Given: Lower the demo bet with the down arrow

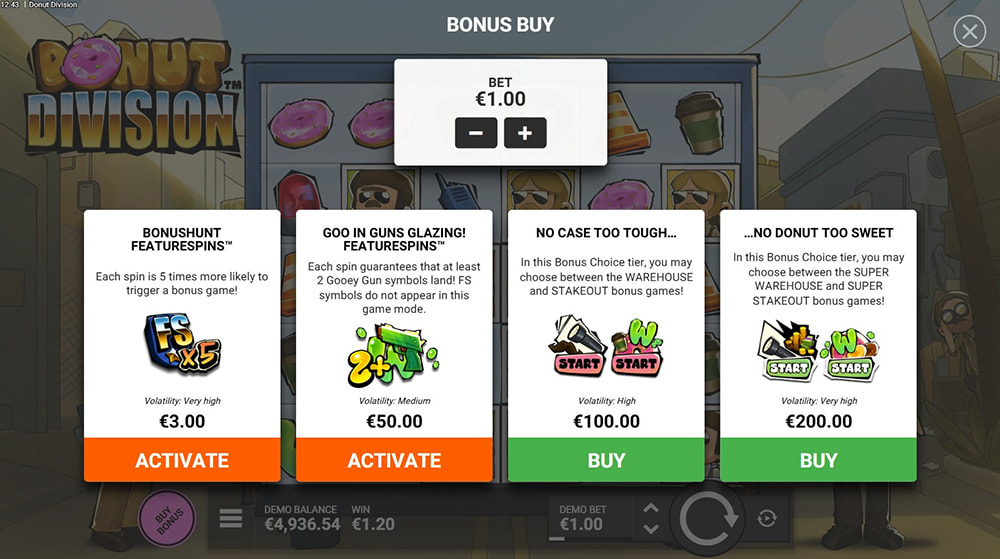Looking at the screenshot, I should coord(650,529).
